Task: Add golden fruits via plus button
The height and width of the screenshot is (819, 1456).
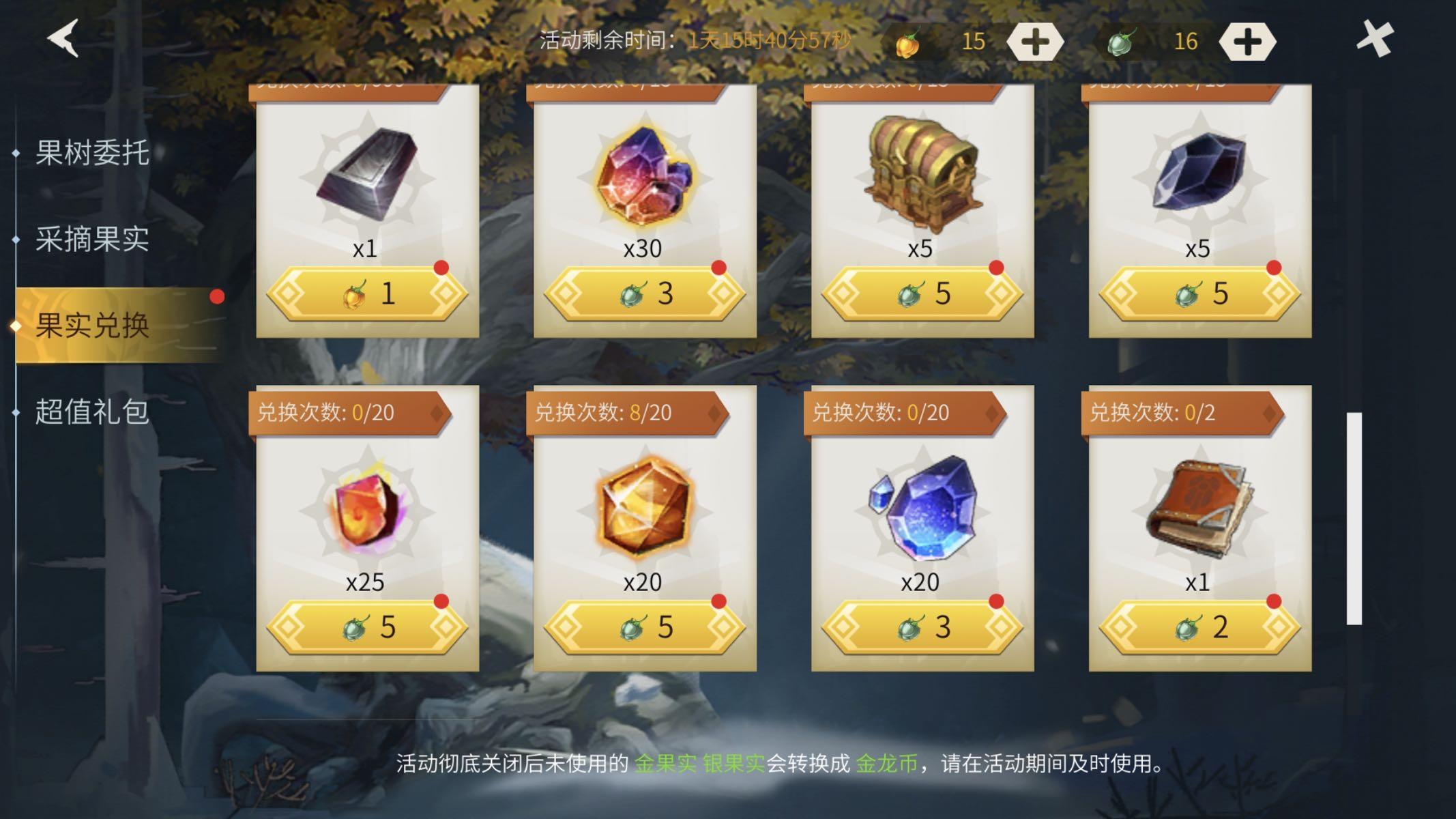Action: pos(1034,41)
